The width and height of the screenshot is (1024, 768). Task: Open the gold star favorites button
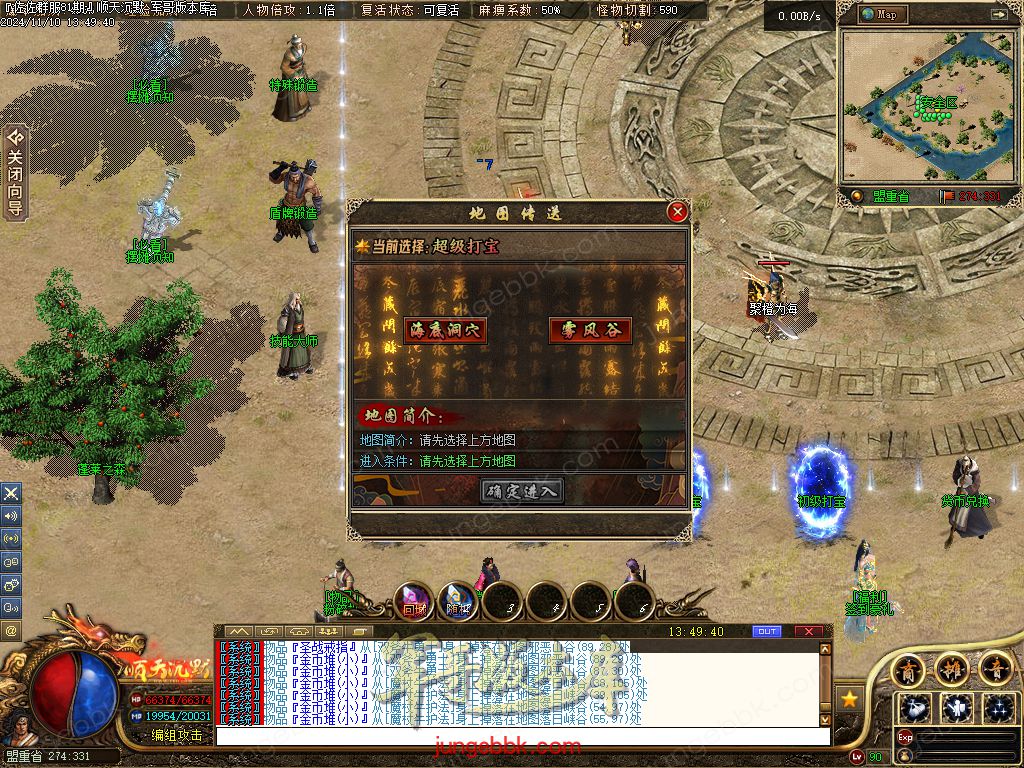coord(849,698)
